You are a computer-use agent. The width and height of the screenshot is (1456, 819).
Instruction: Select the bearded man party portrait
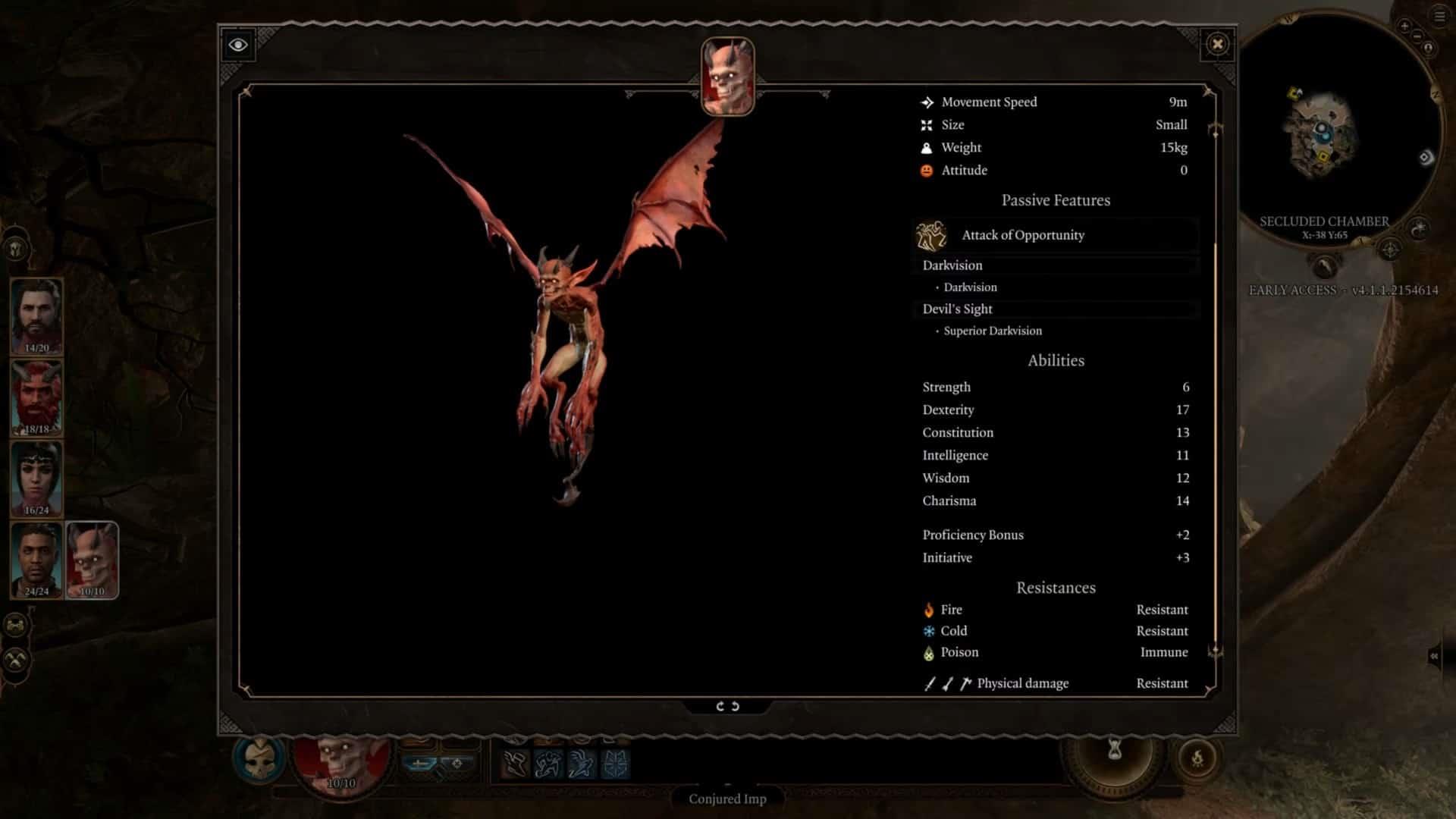[x=36, y=315]
